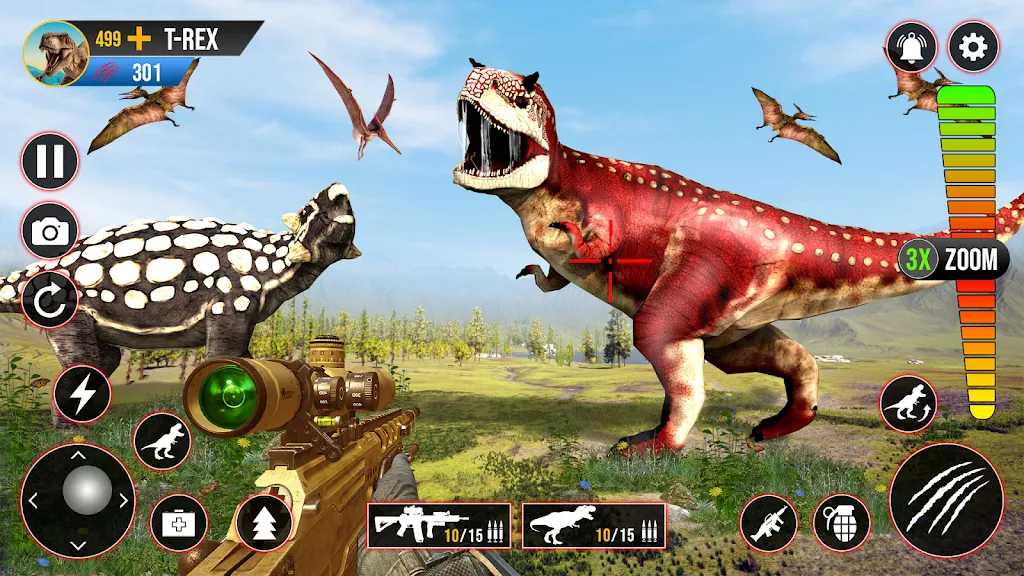The height and width of the screenshot is (576, 1024).
Task: Tap the pine tree icon button
Action: tap(264, 522)
